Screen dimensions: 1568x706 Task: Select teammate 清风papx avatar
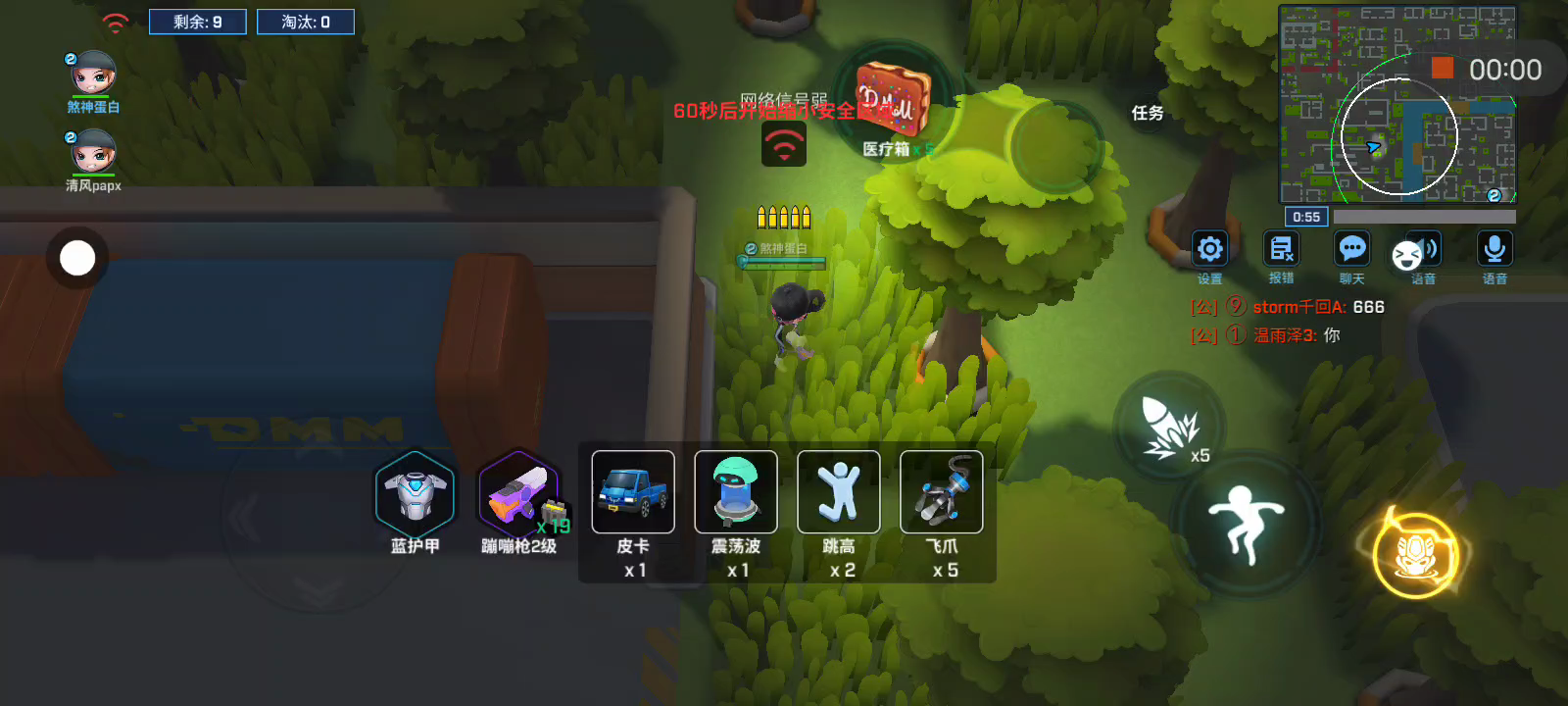tap(94, 153)
